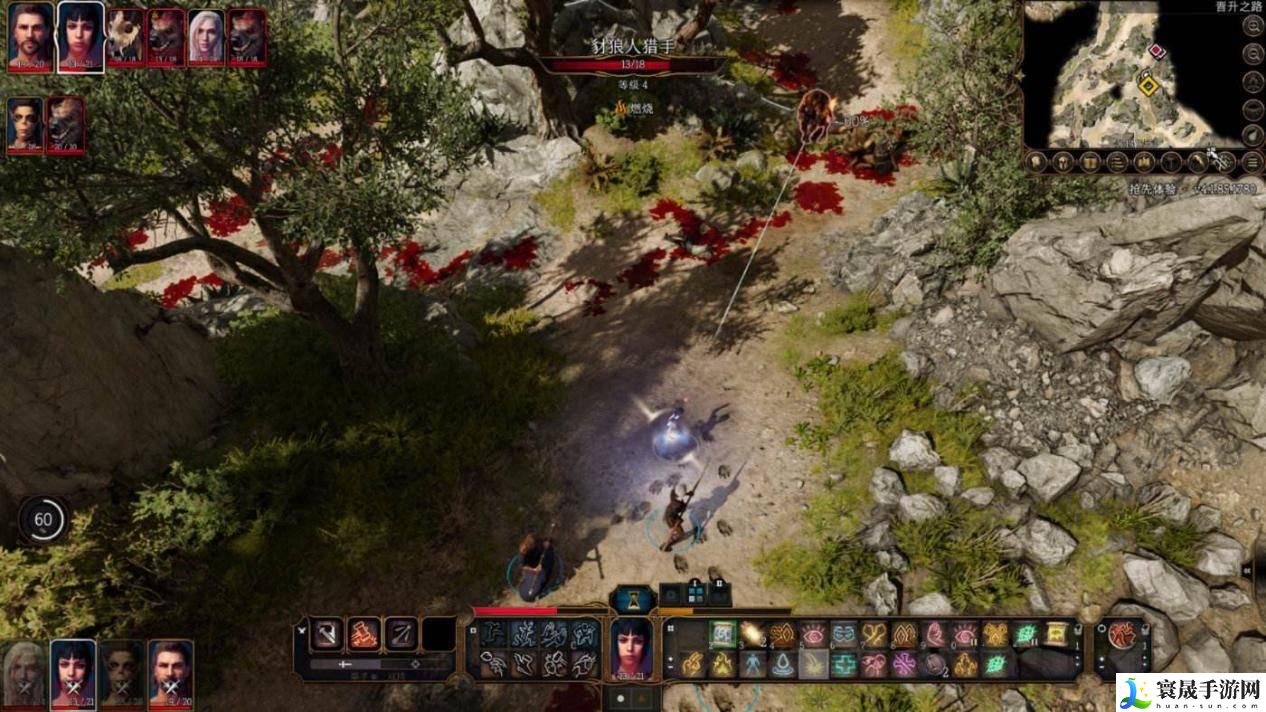Open the main menu three-lines button
Viewport: 1266px width, 712px height.
point(1252,160)
